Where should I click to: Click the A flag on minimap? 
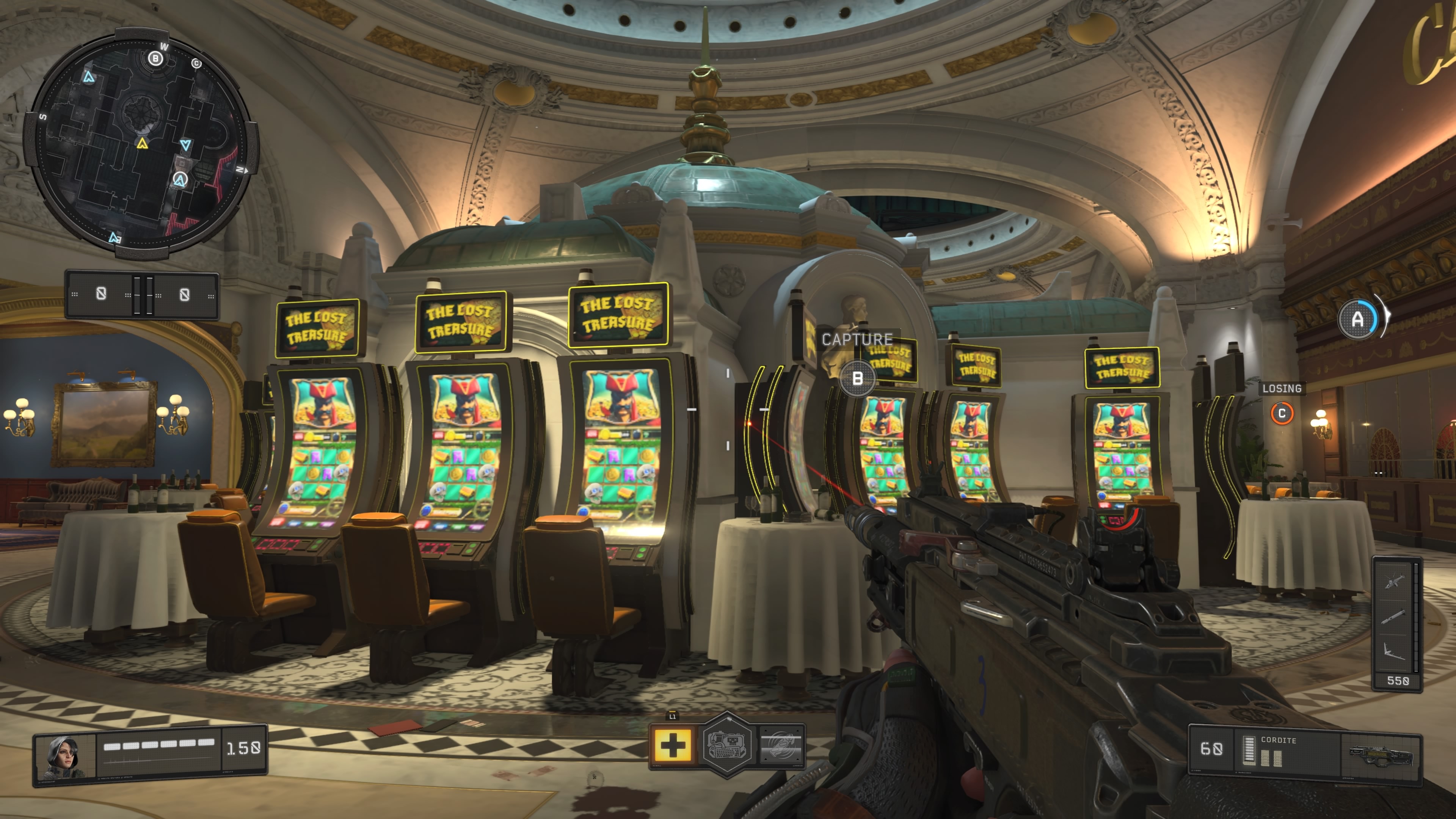tap(180, 180)
